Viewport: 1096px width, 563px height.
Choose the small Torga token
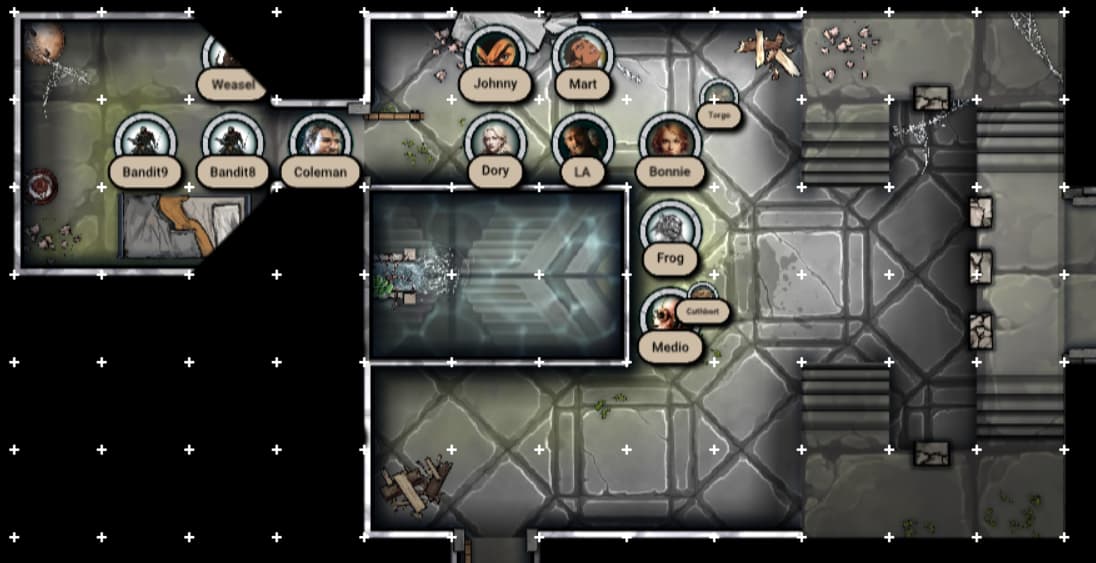(x=718, y=98)
